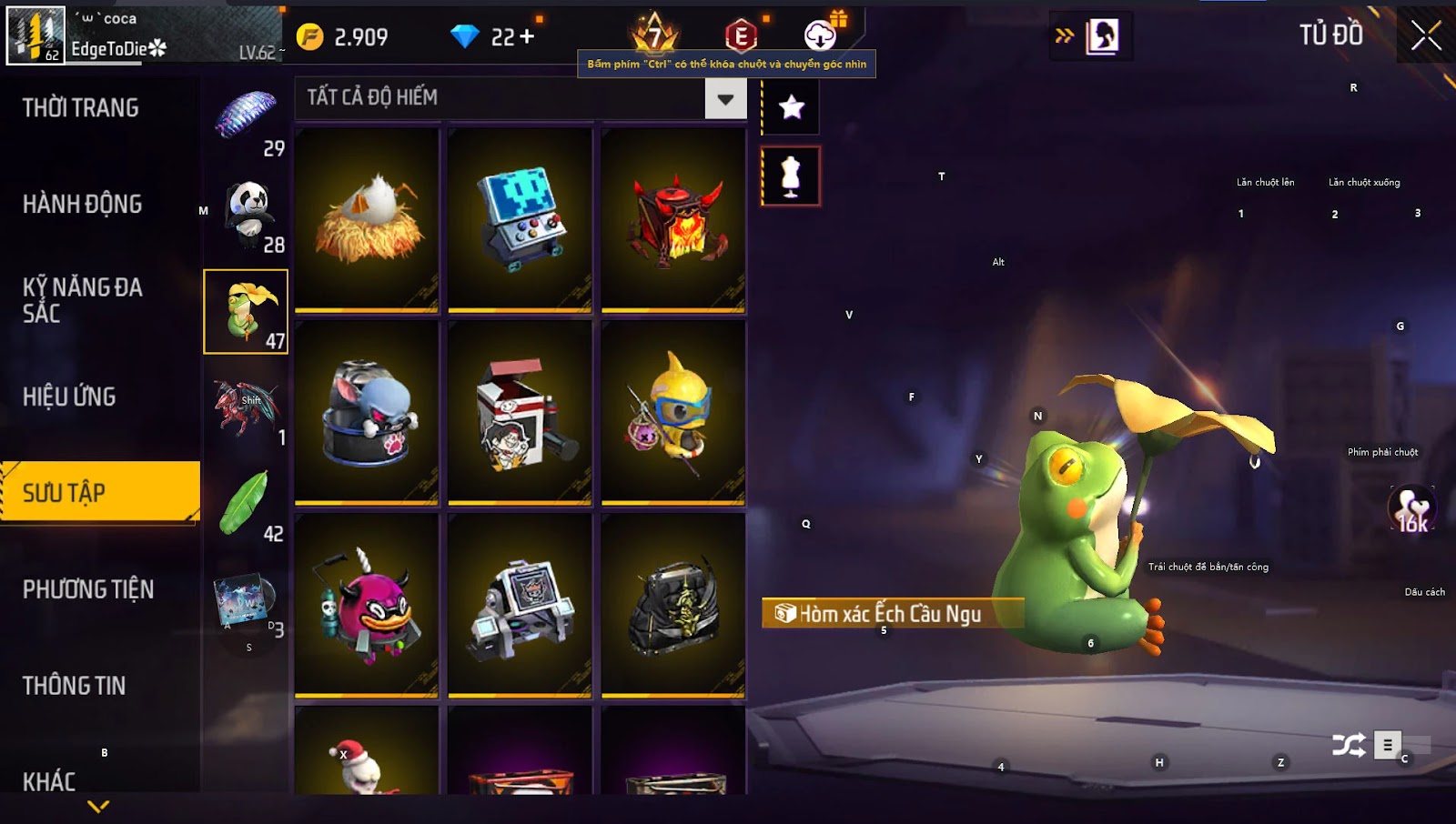Select the yellow duck with goggles loot box
1456x824 pixels.
673,412
